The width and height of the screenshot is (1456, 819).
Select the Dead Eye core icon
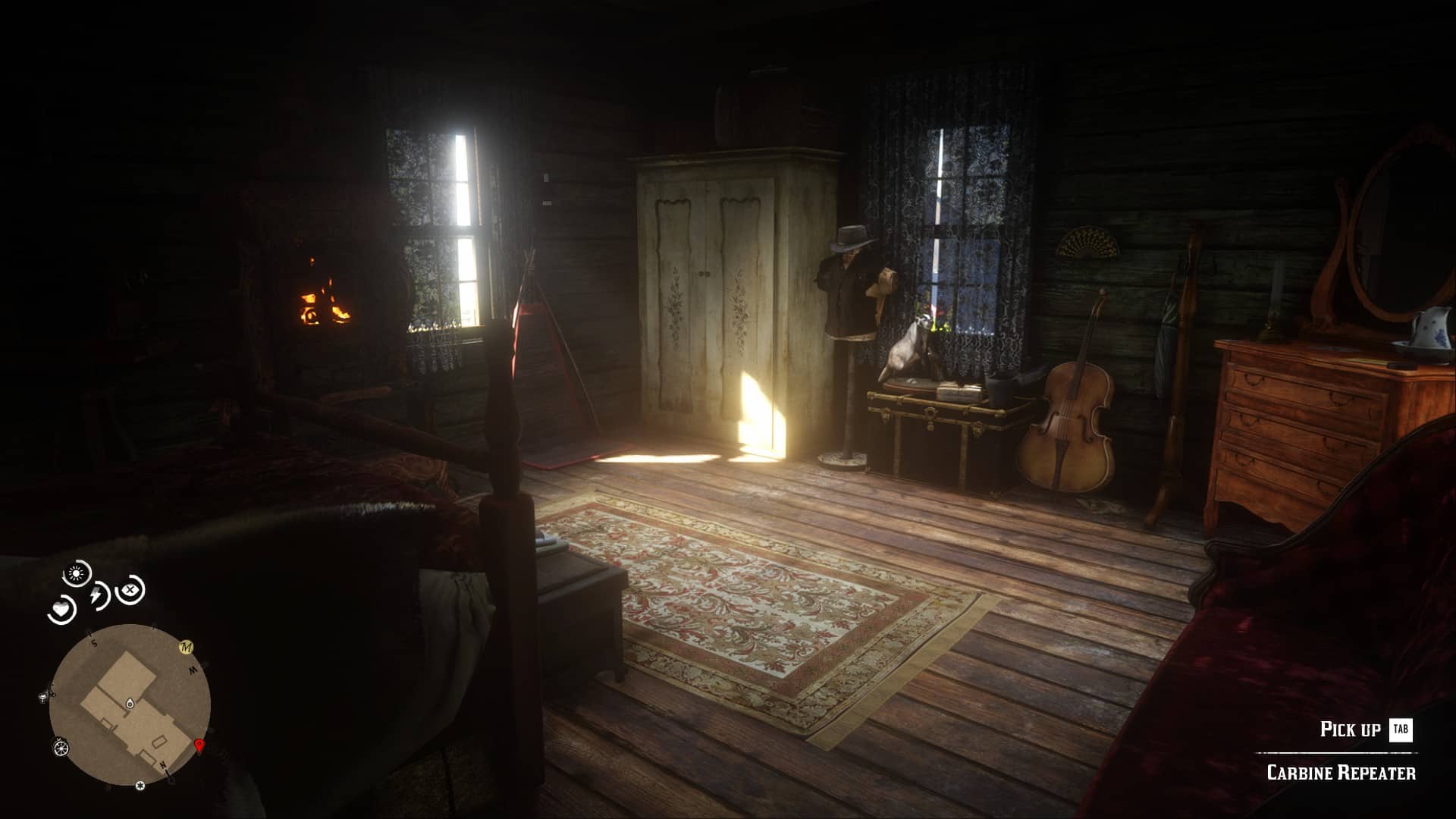click(x=130, y=590)
